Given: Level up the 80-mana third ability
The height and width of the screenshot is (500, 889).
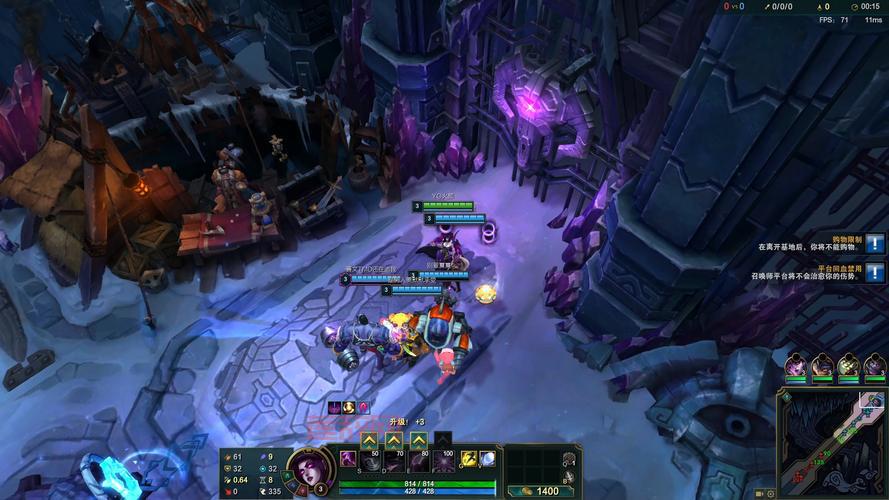Looking at the screenshot, I should 418,440.
